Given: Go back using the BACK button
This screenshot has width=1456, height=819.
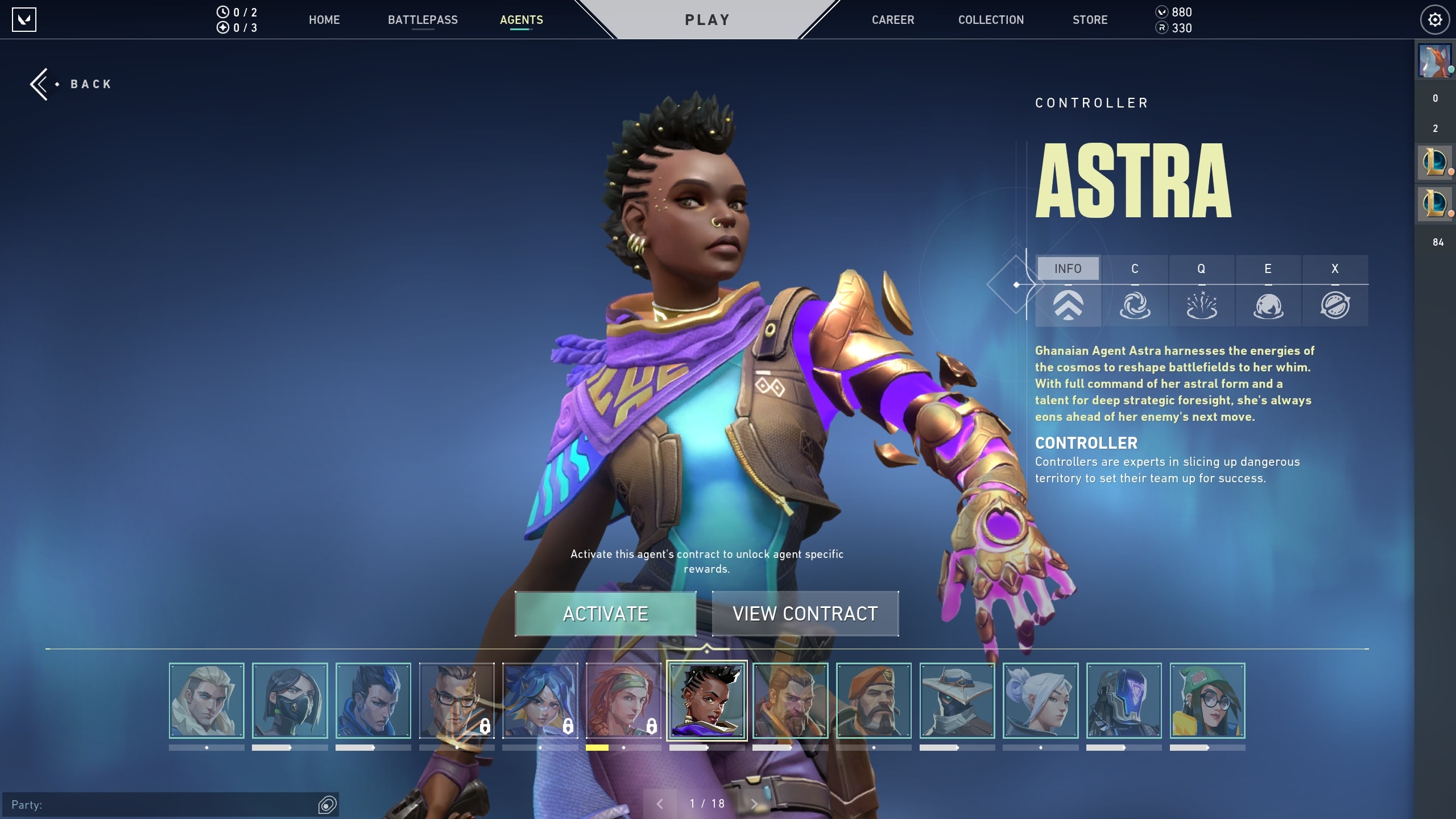Looking at the screenshot, I should 72,84.
